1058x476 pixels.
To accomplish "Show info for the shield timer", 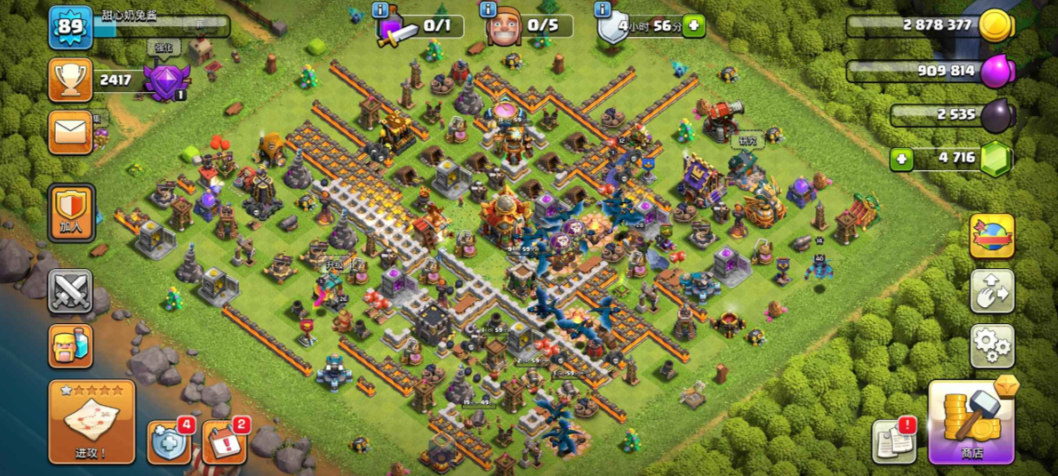I will tap(602, 10).
